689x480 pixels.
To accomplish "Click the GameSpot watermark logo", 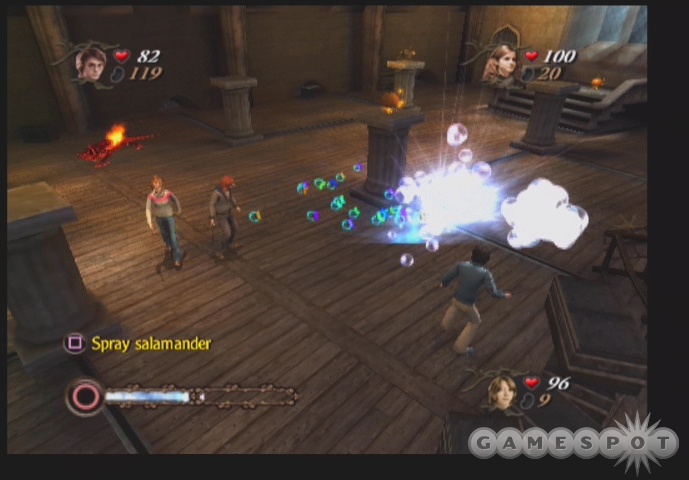I will 573,441.
